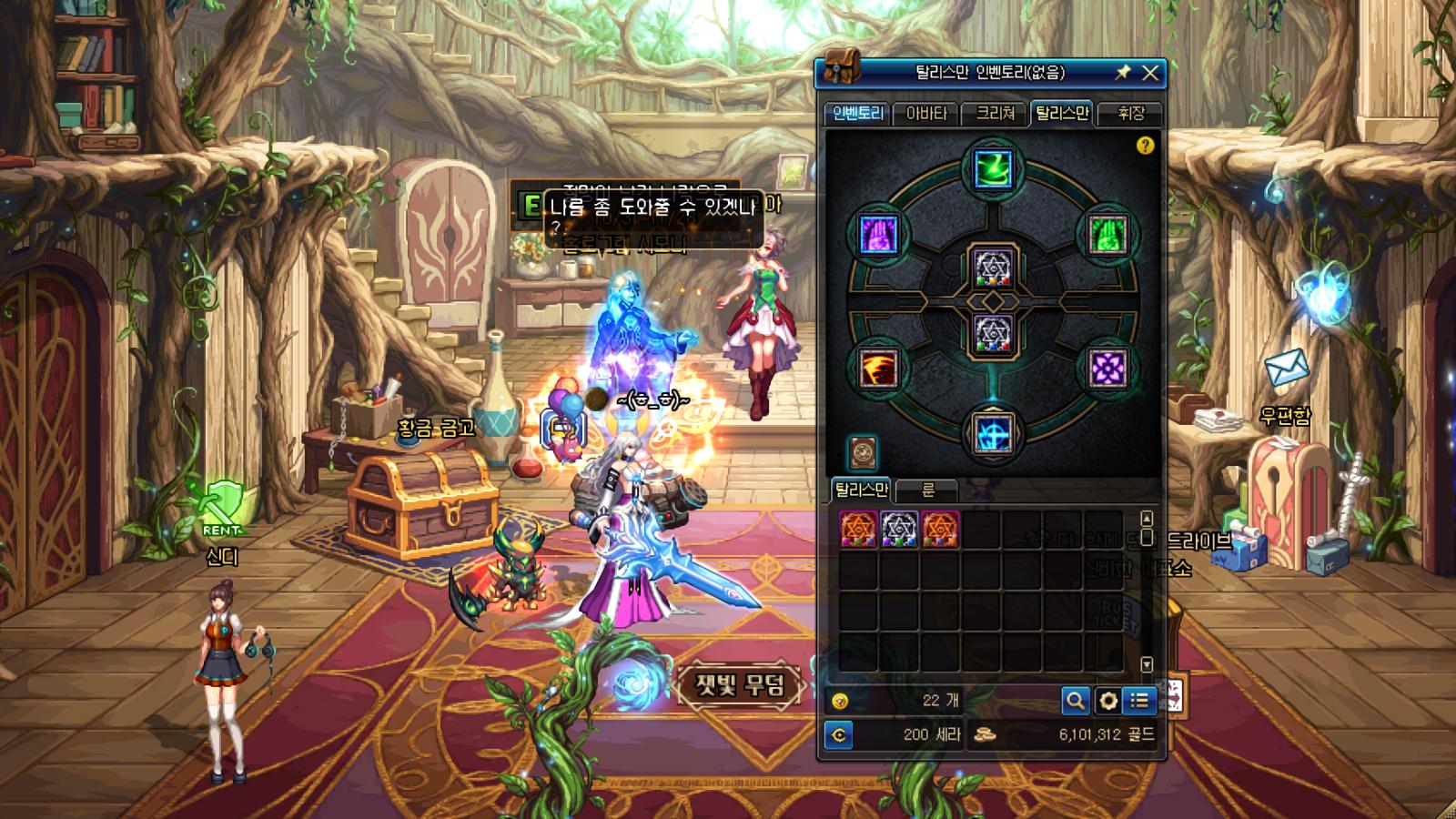Select the blue crosshair rune at the bottom
Viewport: 1456px width, 819px height.
pyautogui.click(x=993, y=433)
